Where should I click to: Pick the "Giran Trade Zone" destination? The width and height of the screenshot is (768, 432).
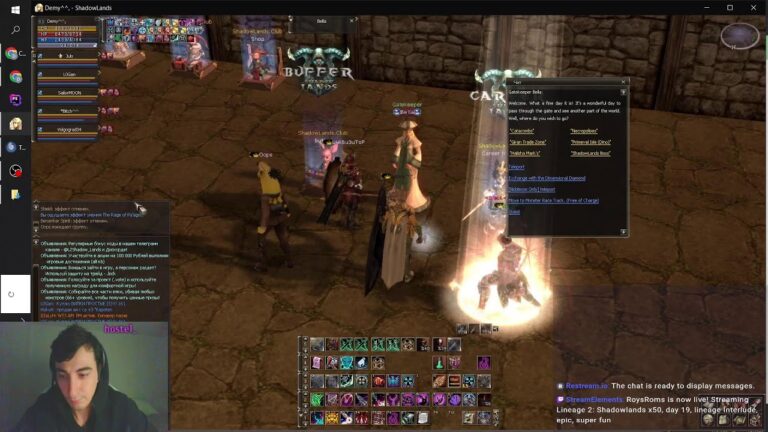click(x=527, y=142)
